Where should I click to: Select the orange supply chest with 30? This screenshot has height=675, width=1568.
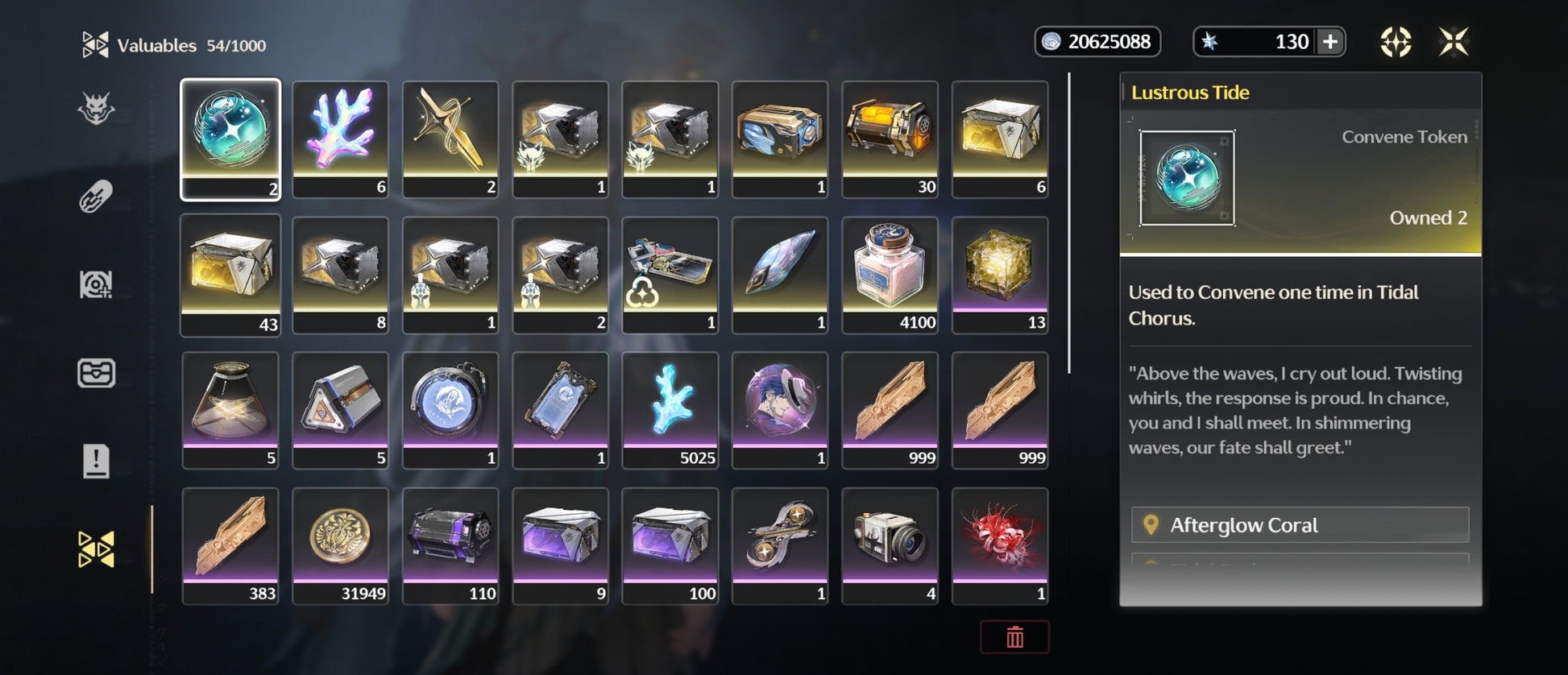click(x=890, y=139)
